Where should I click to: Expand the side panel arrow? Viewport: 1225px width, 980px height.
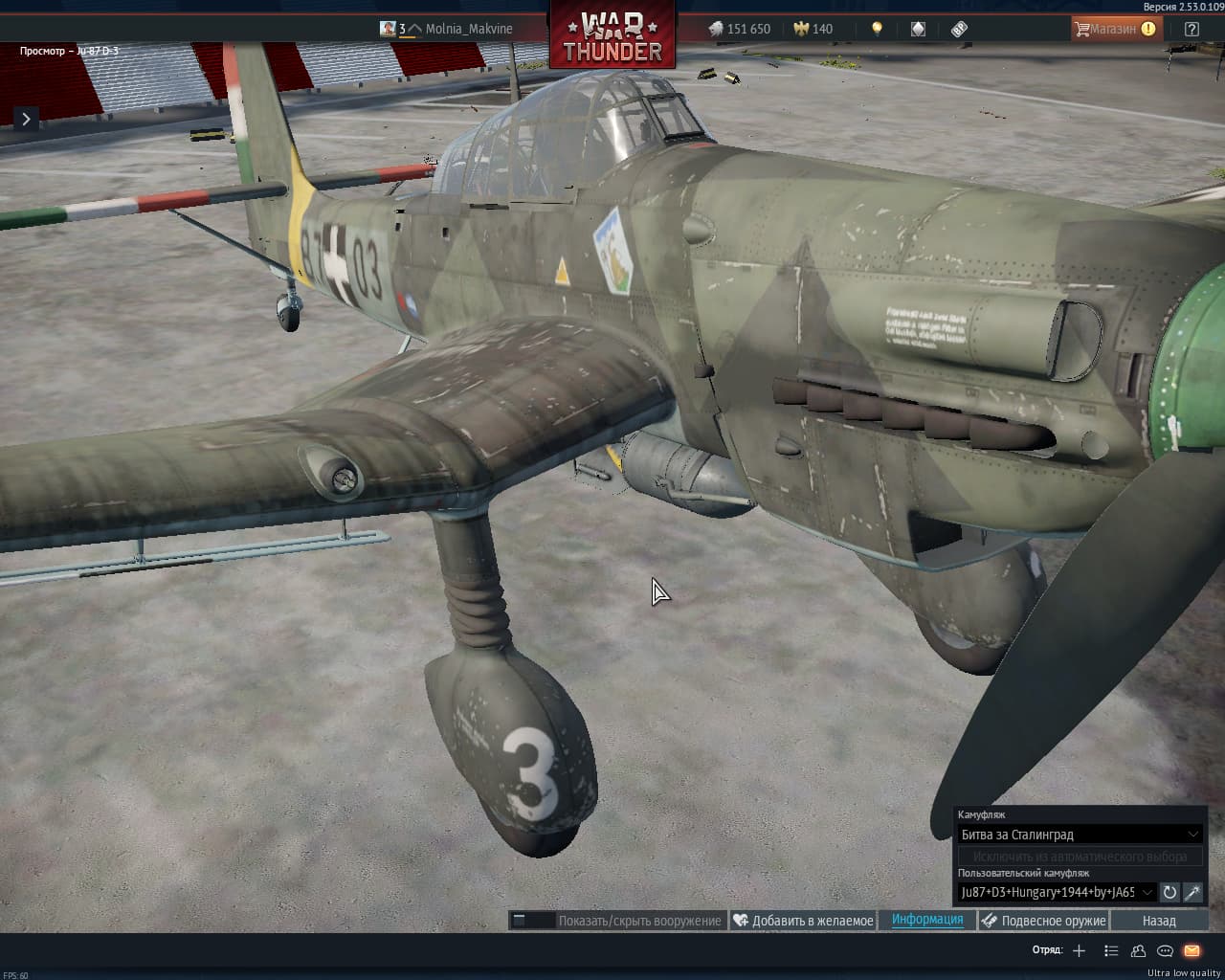pyautogui.click(x=26, y=119)
